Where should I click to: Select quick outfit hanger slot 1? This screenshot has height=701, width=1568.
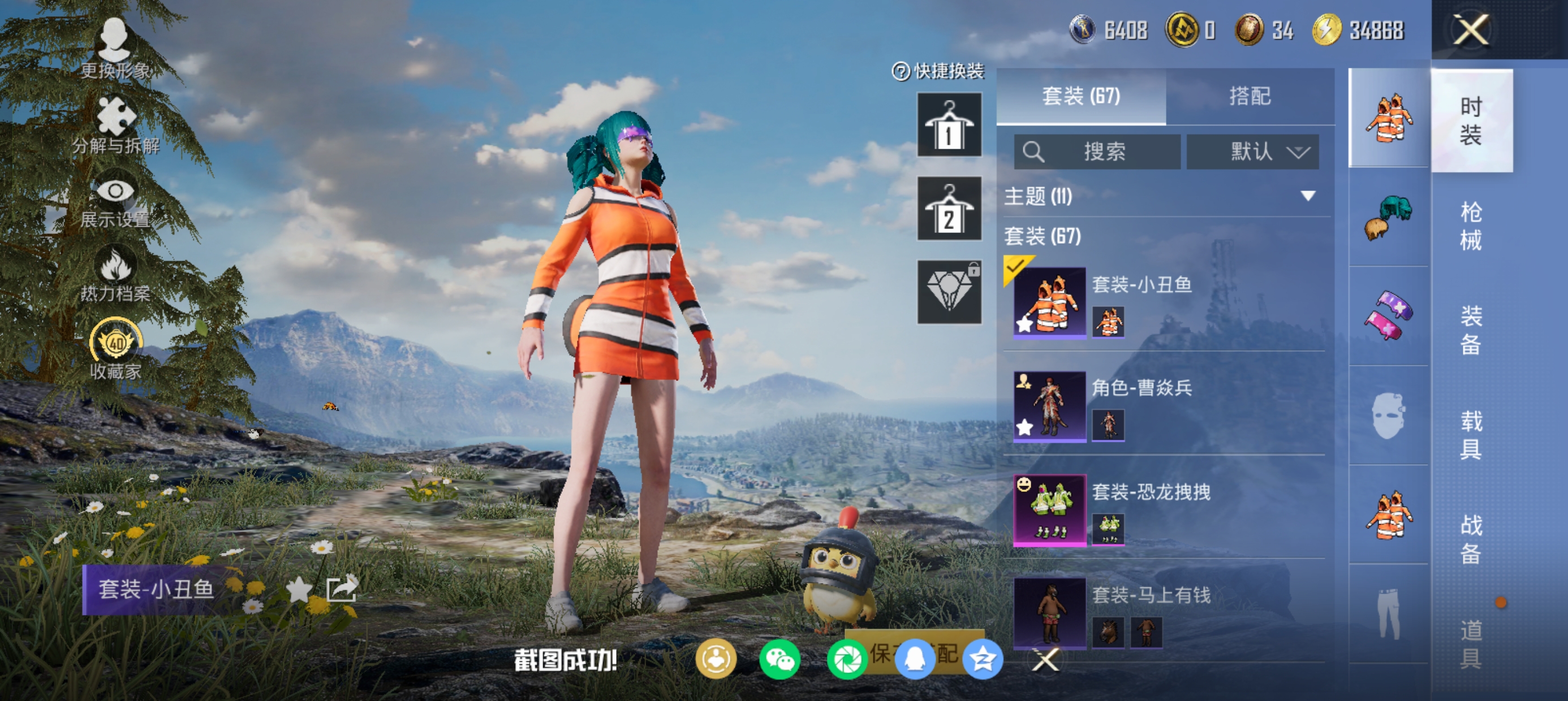949,125
